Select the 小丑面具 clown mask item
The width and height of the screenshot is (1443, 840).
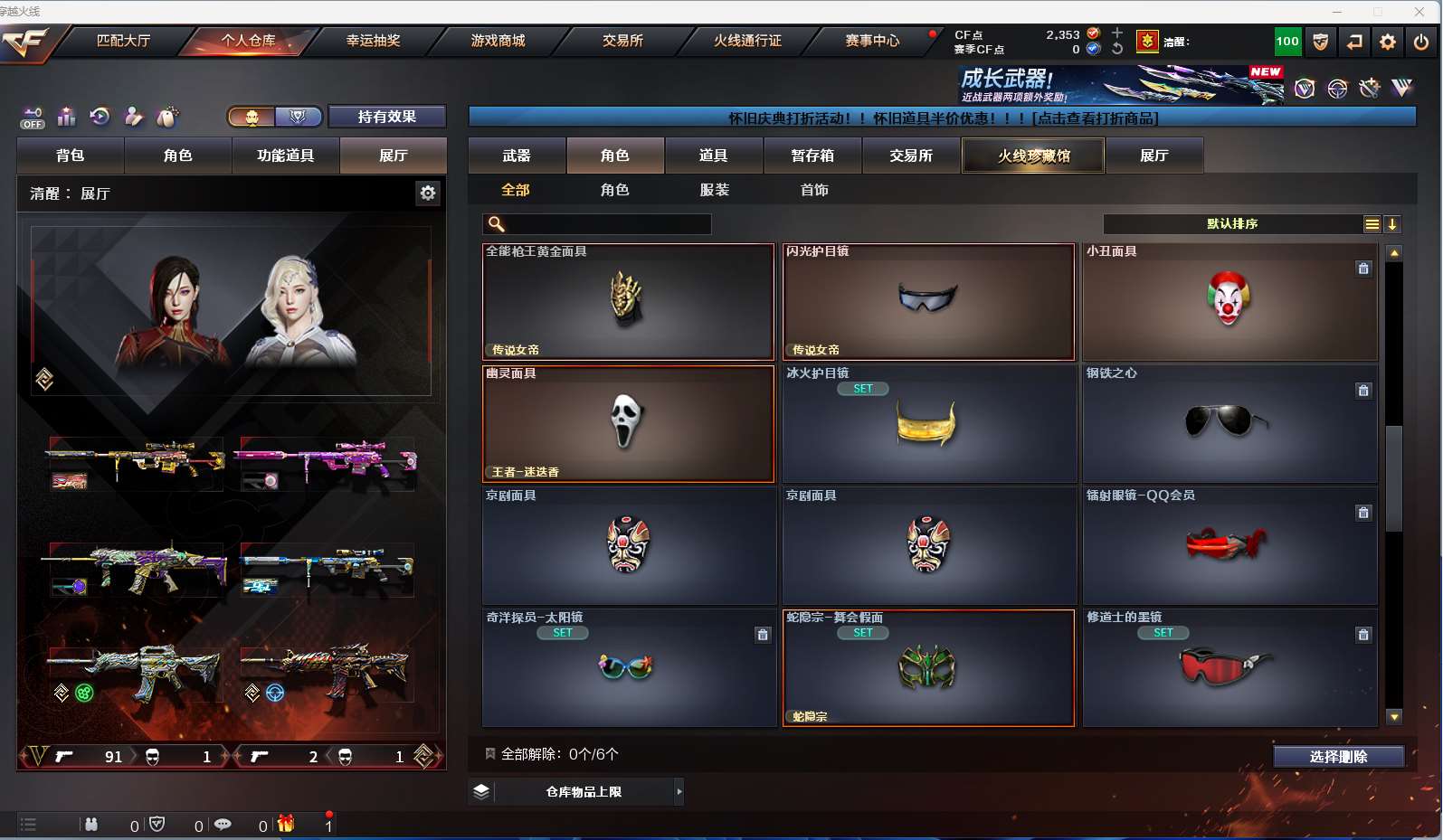[x=1229, y=302]
